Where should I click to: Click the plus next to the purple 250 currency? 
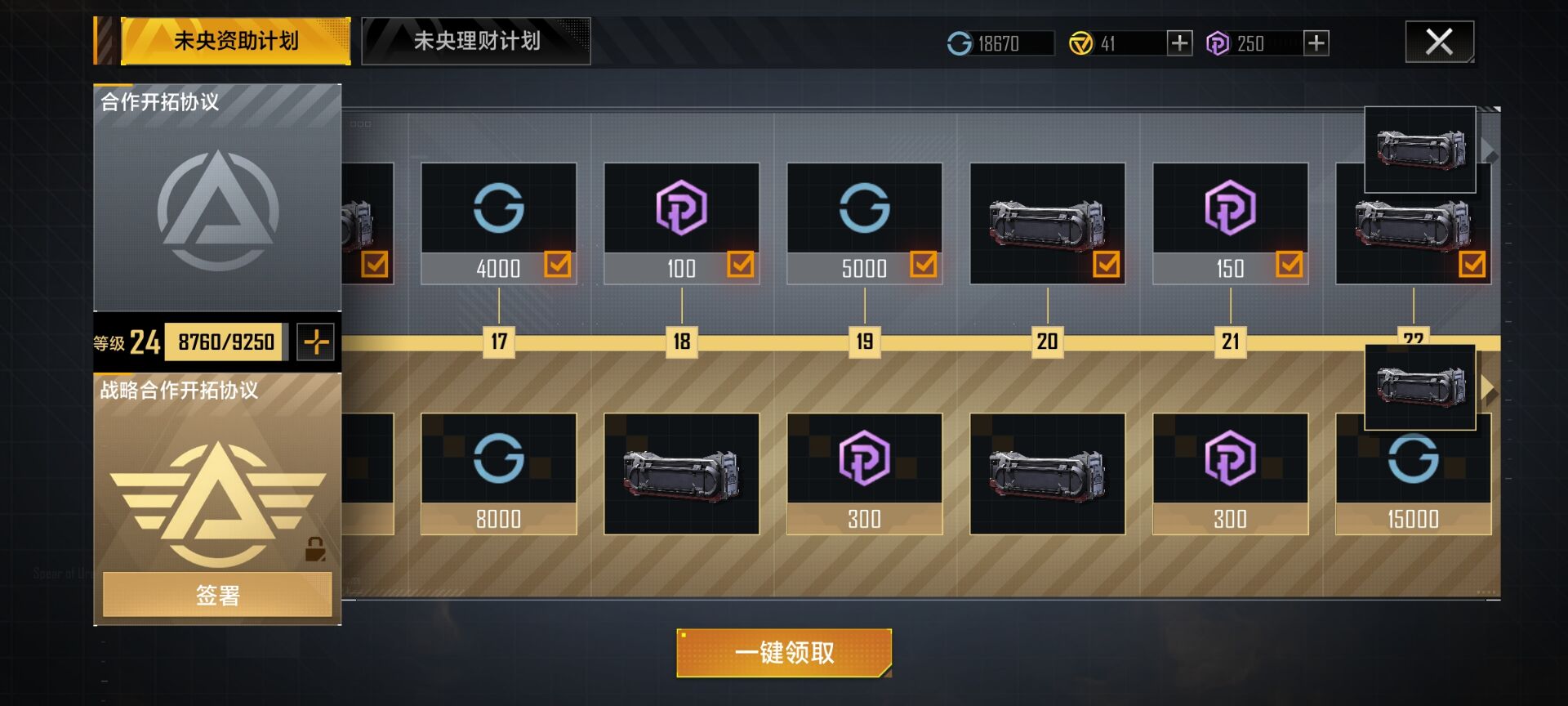(1316, 42)
